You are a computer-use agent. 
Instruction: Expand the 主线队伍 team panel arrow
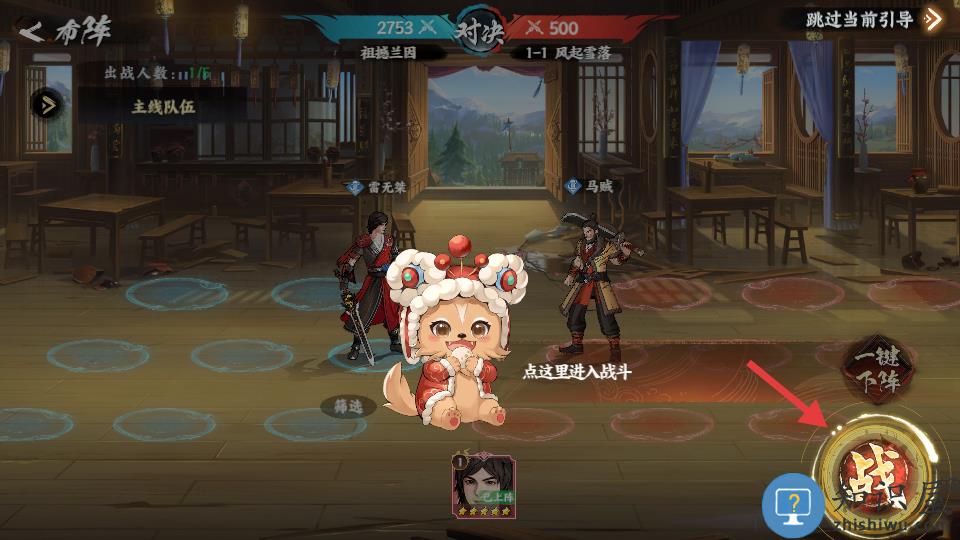[47, 104]
